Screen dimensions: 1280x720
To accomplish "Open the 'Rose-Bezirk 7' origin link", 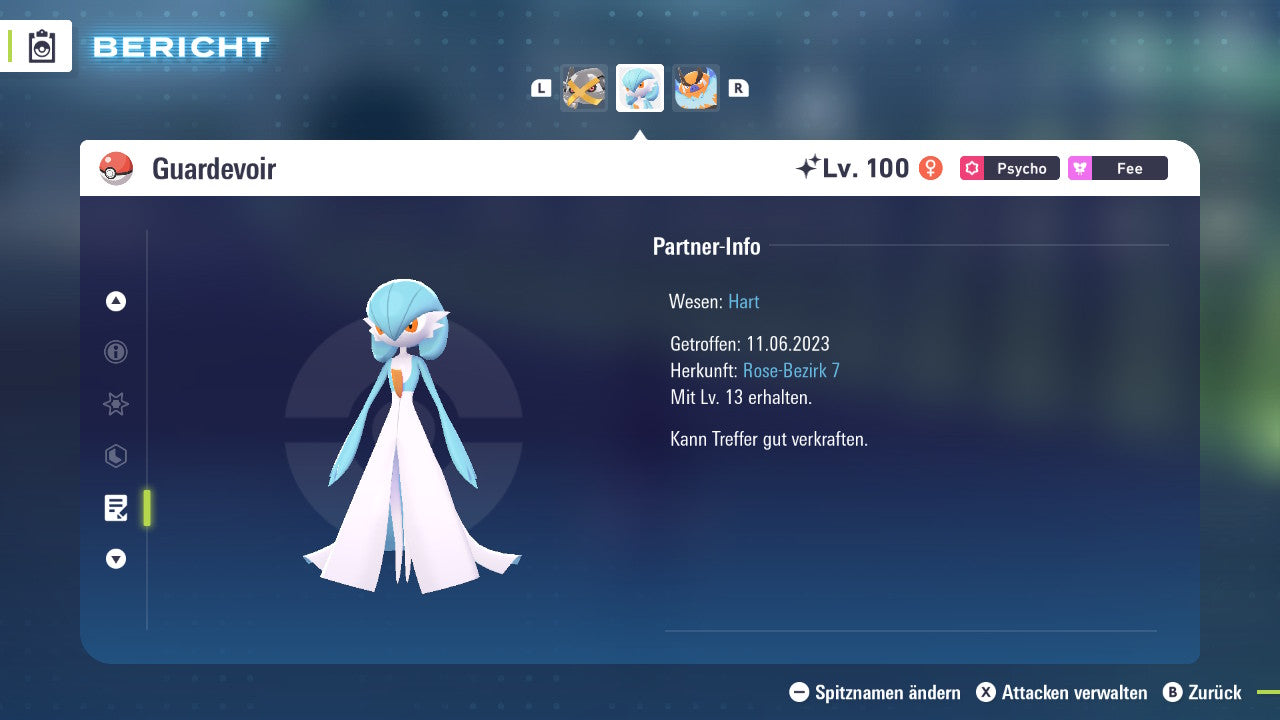I will click(x=793, y=370).
